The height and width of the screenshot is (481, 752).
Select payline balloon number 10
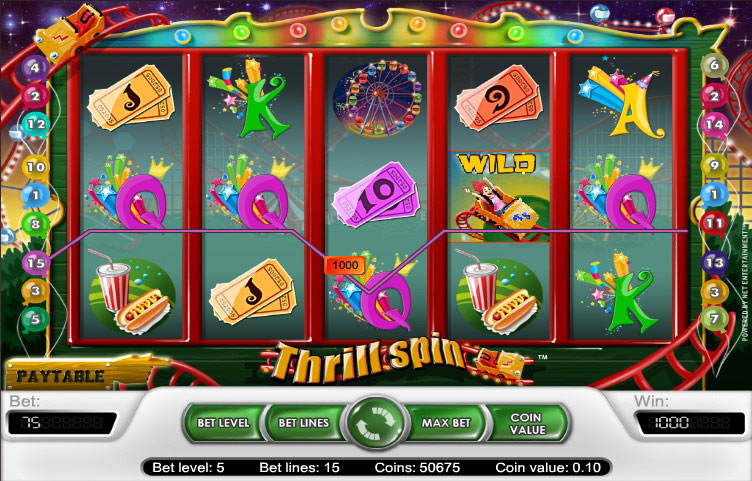[x=35, y=167]
